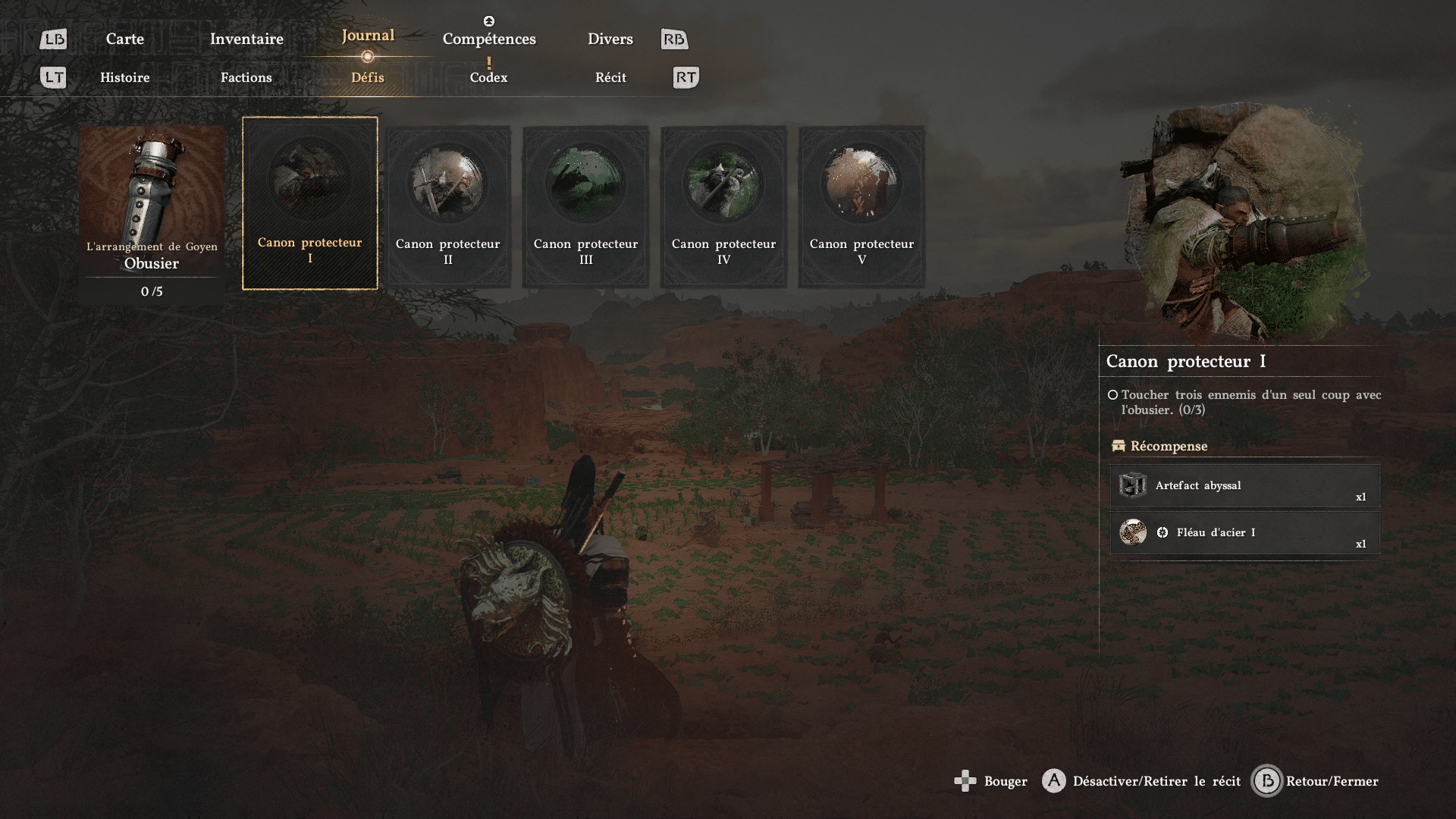Viewport: 1456px width, 819px height.
Task: Switch to the Factions section
Action: pos(246,77)
